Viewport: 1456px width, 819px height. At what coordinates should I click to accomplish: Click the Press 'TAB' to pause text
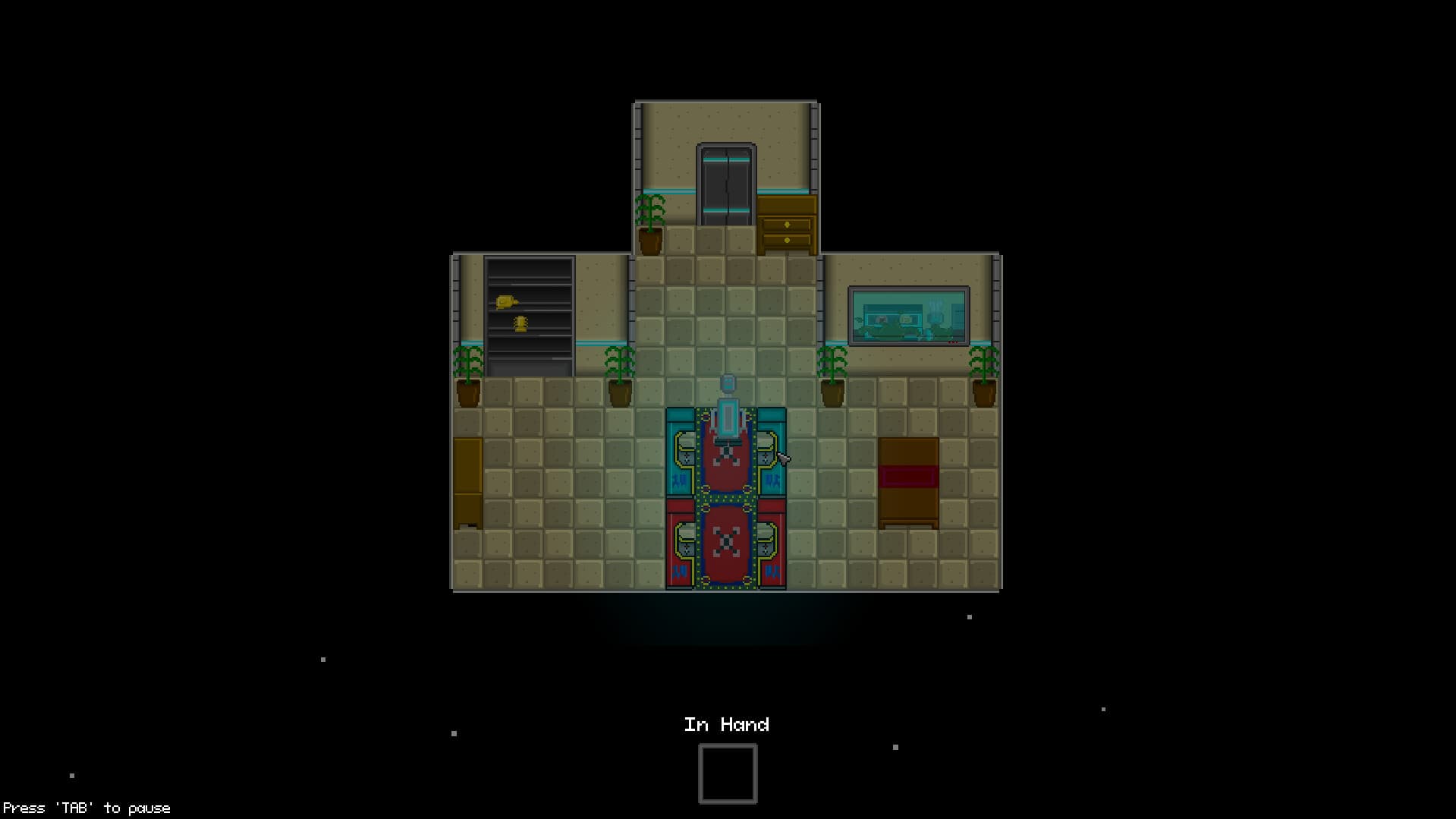[x=85, y=808]
